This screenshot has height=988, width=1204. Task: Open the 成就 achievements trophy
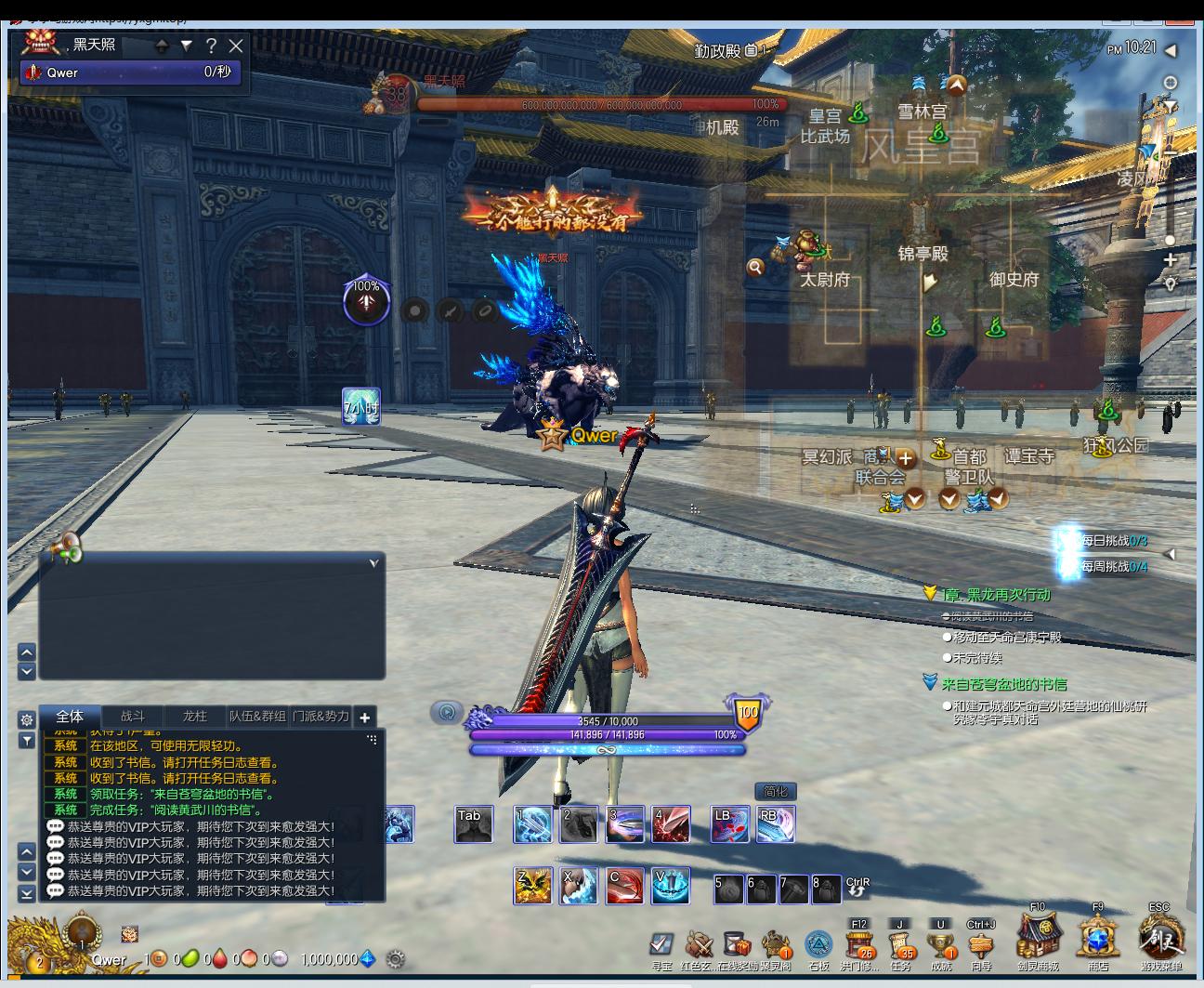(x=941, y=945)
